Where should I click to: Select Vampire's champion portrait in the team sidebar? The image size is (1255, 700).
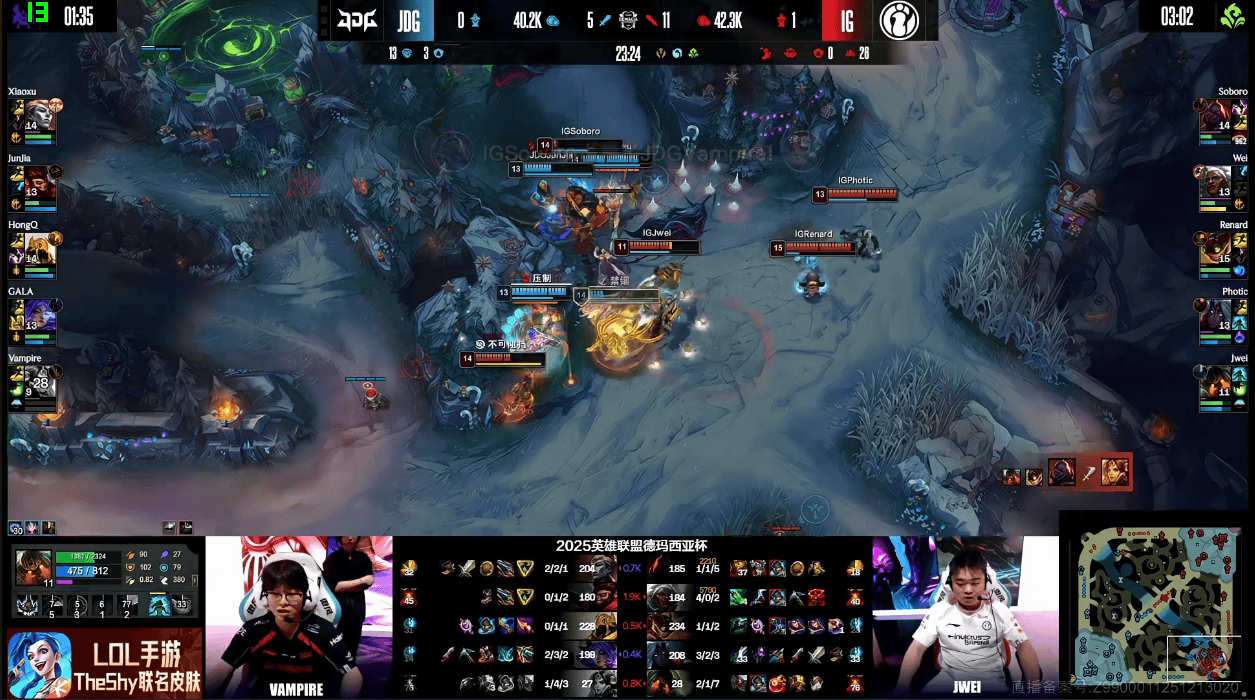[39, 381]
